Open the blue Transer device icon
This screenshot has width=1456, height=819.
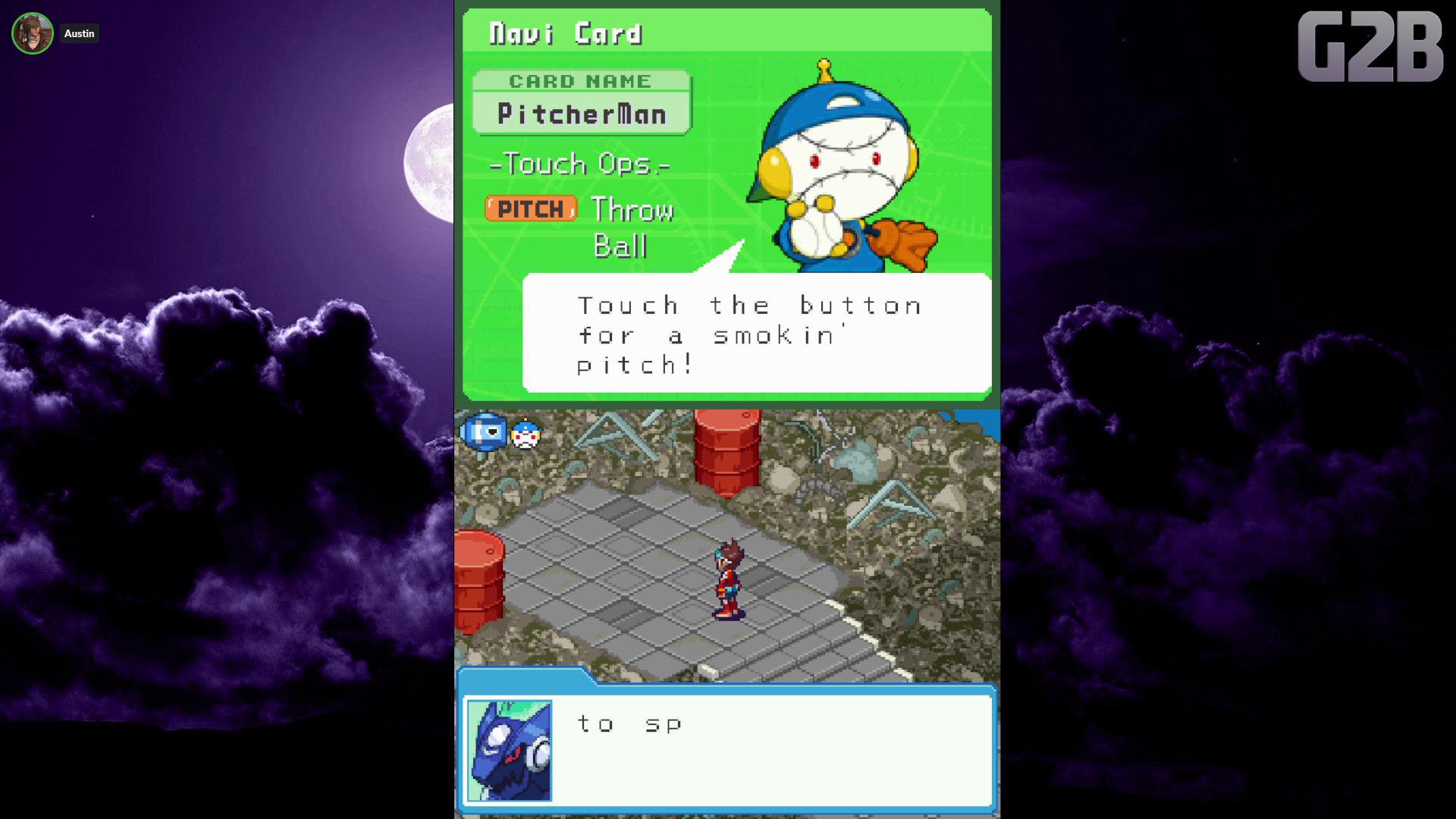pos(484,432)
